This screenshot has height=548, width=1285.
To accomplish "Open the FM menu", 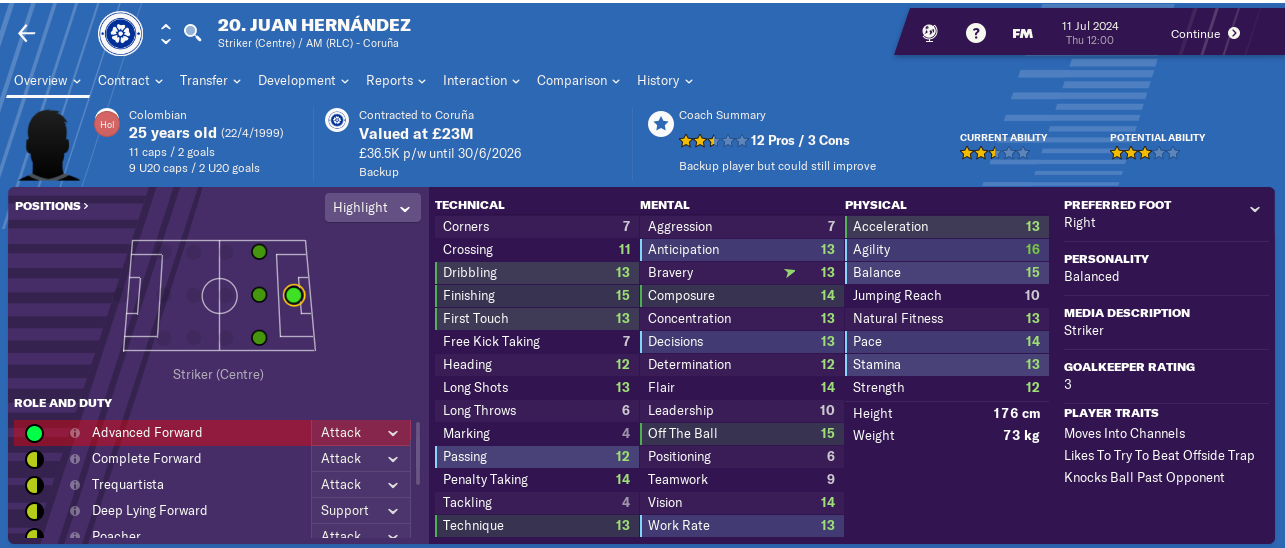I will (1022, 34).
